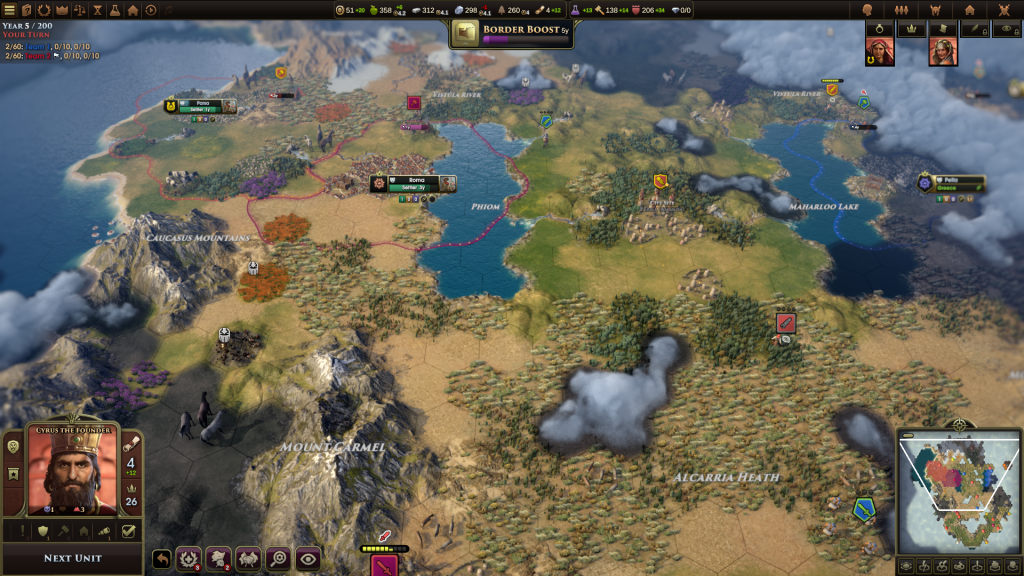Image resolution: width=1024 pixels, height=576 pixels.
Task: Activate the laurel wreath heal action
Action: click(x=189, y=559)
